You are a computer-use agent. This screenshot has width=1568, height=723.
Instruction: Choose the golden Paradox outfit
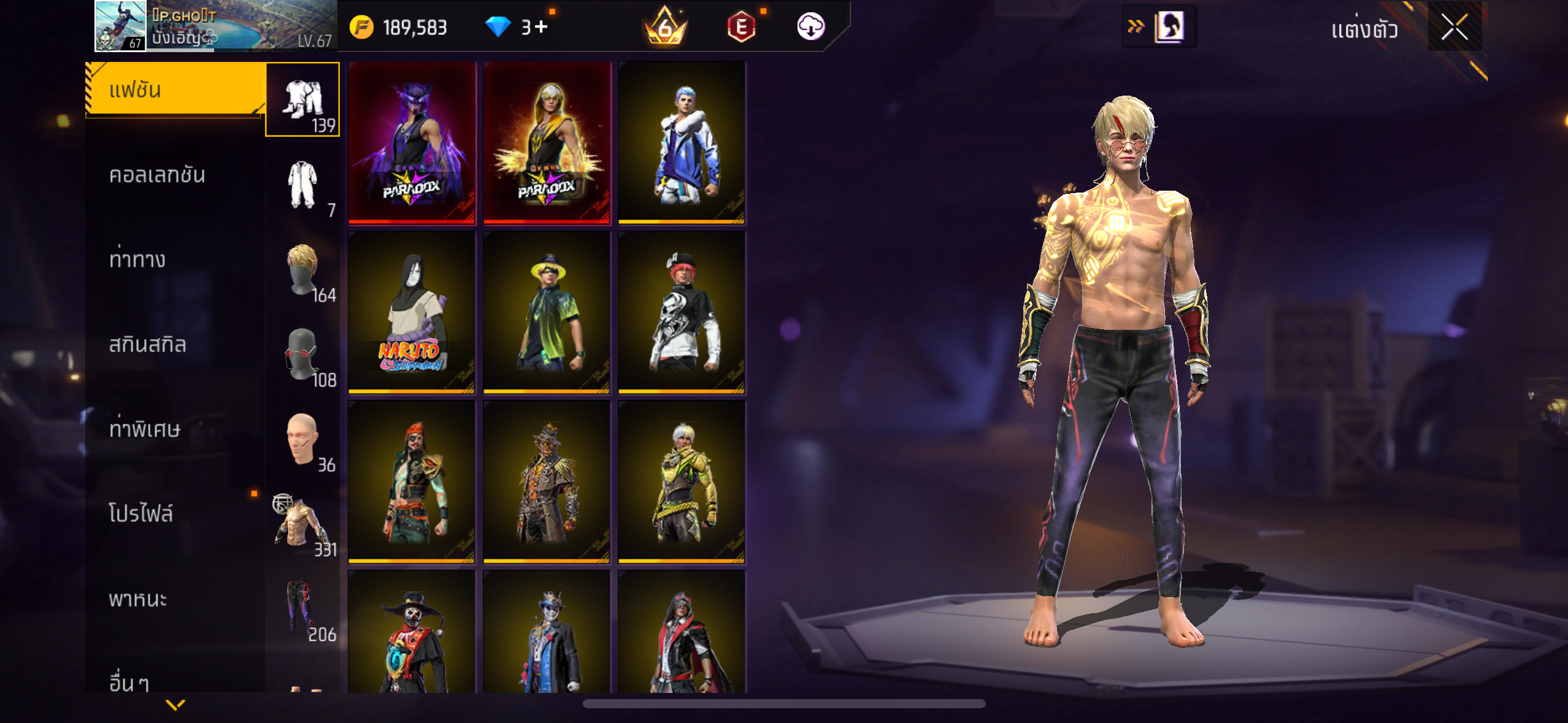point(547,143)
